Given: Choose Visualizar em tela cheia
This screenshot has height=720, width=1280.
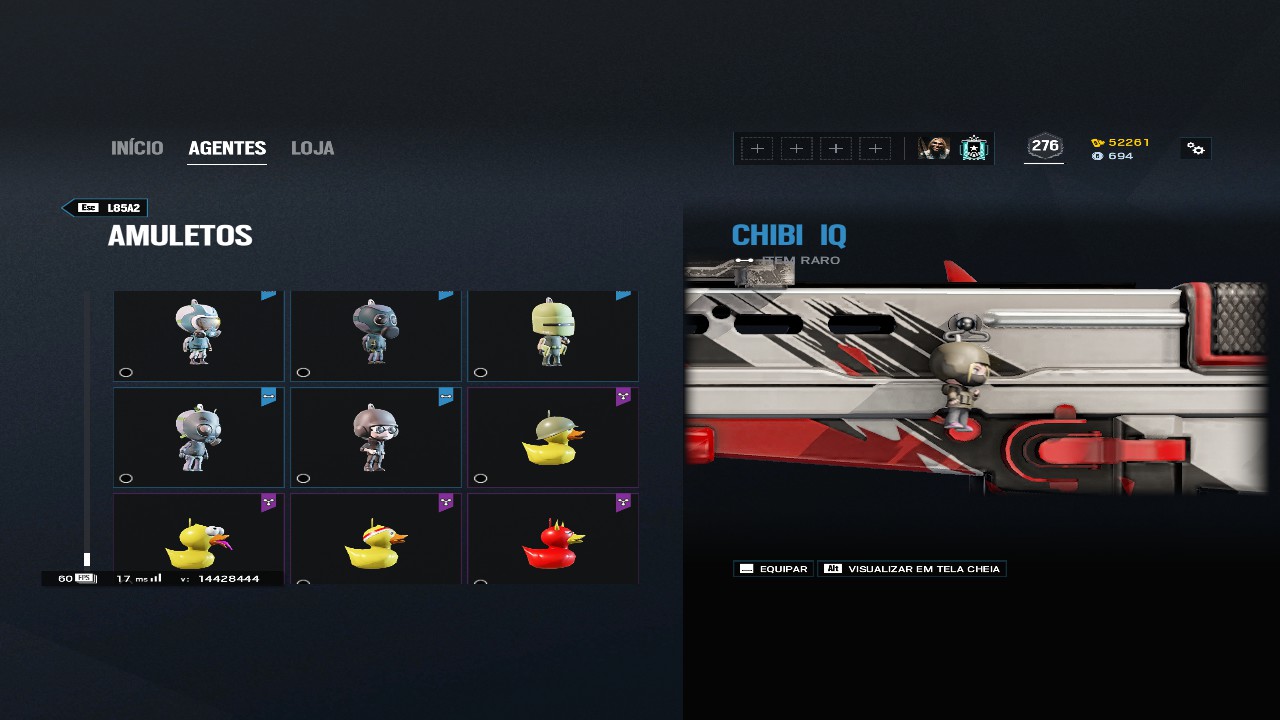Looking at the screenshot, I should coord(912,569).
